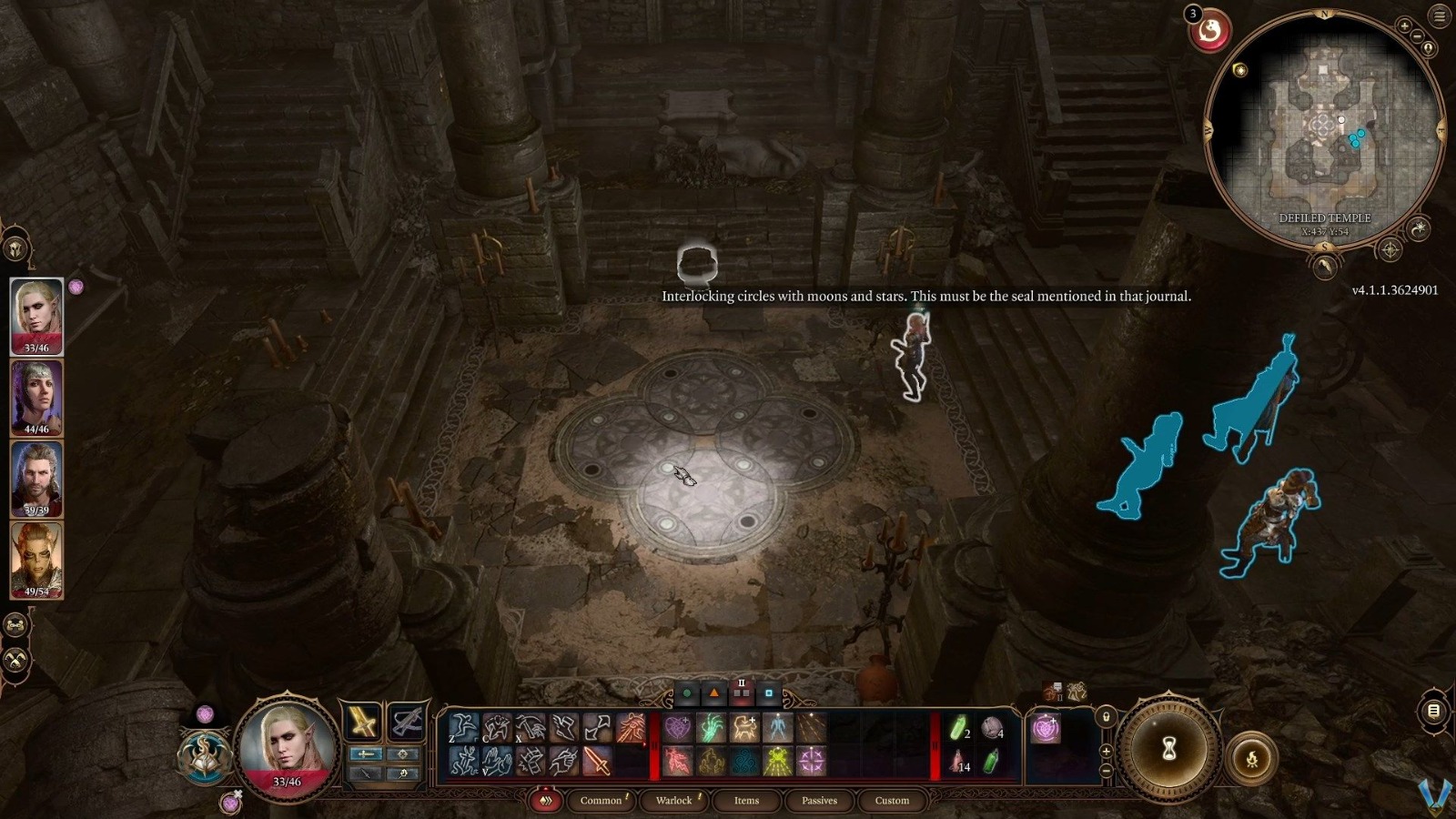Add a hotbar row with the plus button
Viewport: 1456px width, 819px height.
tap(1106, 751)
